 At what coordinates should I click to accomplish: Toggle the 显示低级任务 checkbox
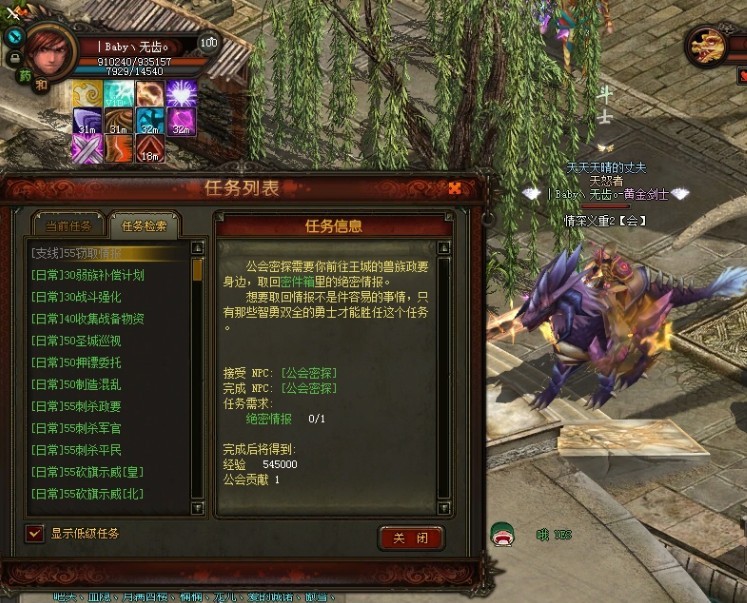pyautogui.click(x=35, y=533)
